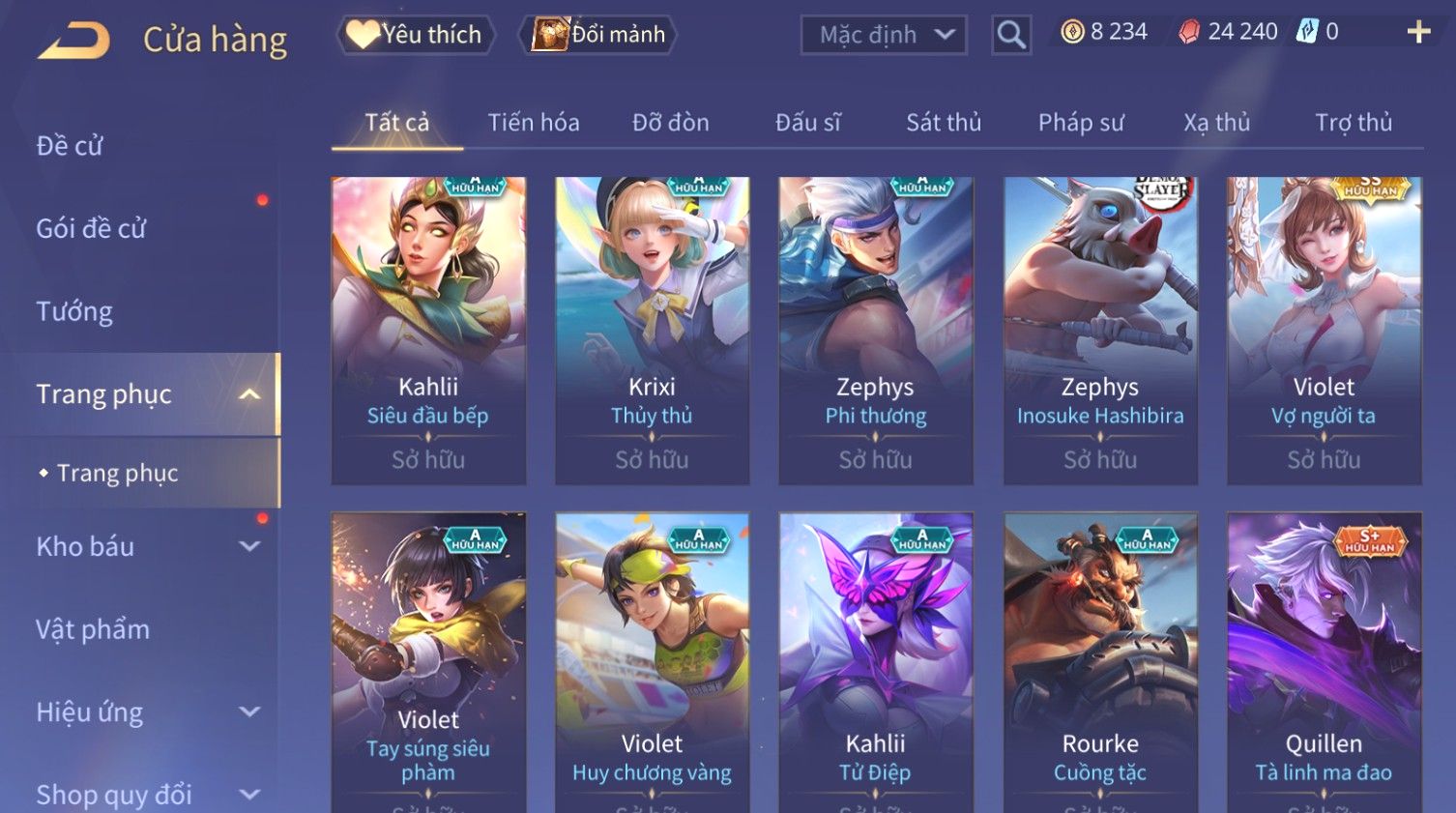The image size is (1456, 813).
Task: Open the Vật phẩm items section
Action: coord(93,629)
